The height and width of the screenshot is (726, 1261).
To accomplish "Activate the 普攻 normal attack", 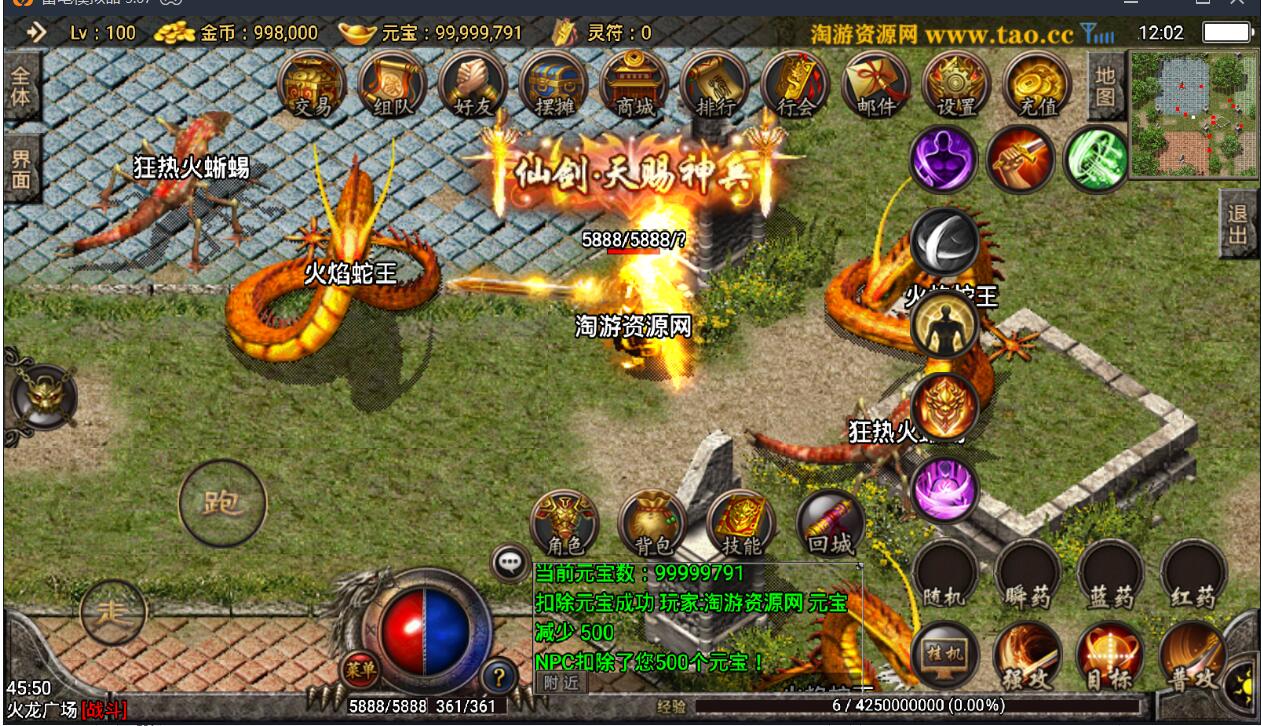I will 1194,655.
